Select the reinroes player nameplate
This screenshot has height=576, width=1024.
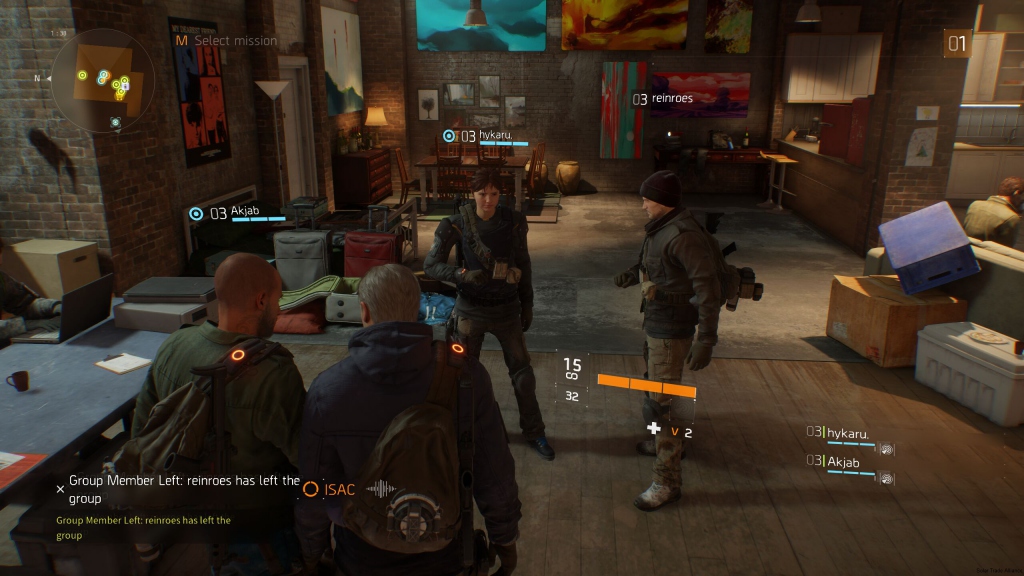[x=662, y=99]
